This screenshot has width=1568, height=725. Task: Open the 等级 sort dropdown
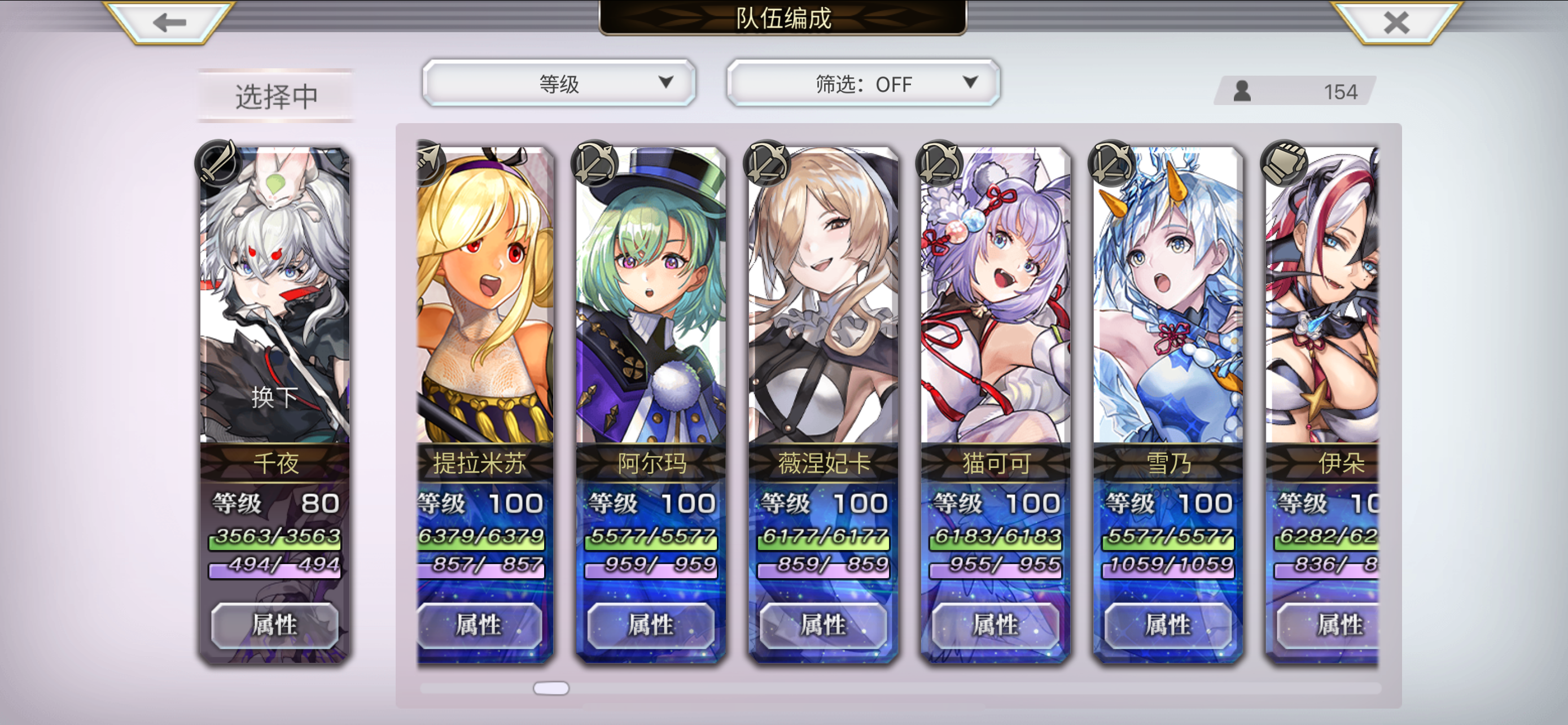pyautogui.click(x=559, y=84)
